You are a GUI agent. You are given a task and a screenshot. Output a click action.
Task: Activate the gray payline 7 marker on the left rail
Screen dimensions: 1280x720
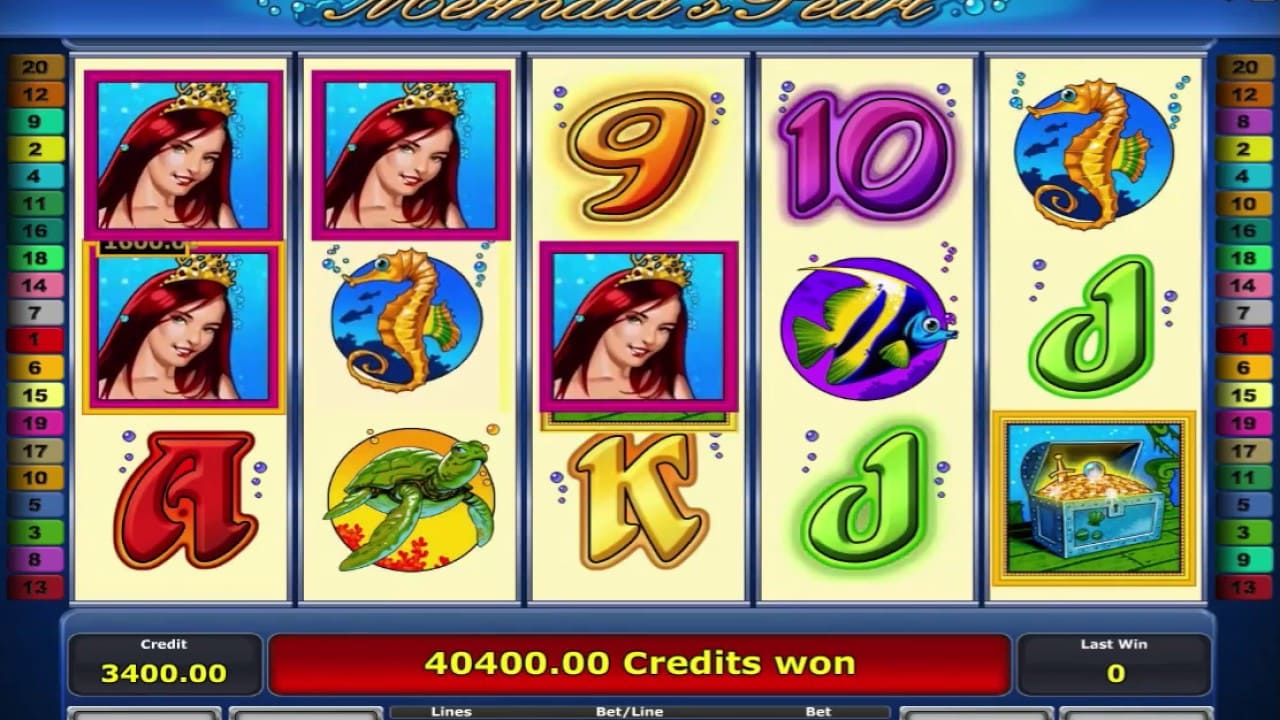click(x=37, y=313)
